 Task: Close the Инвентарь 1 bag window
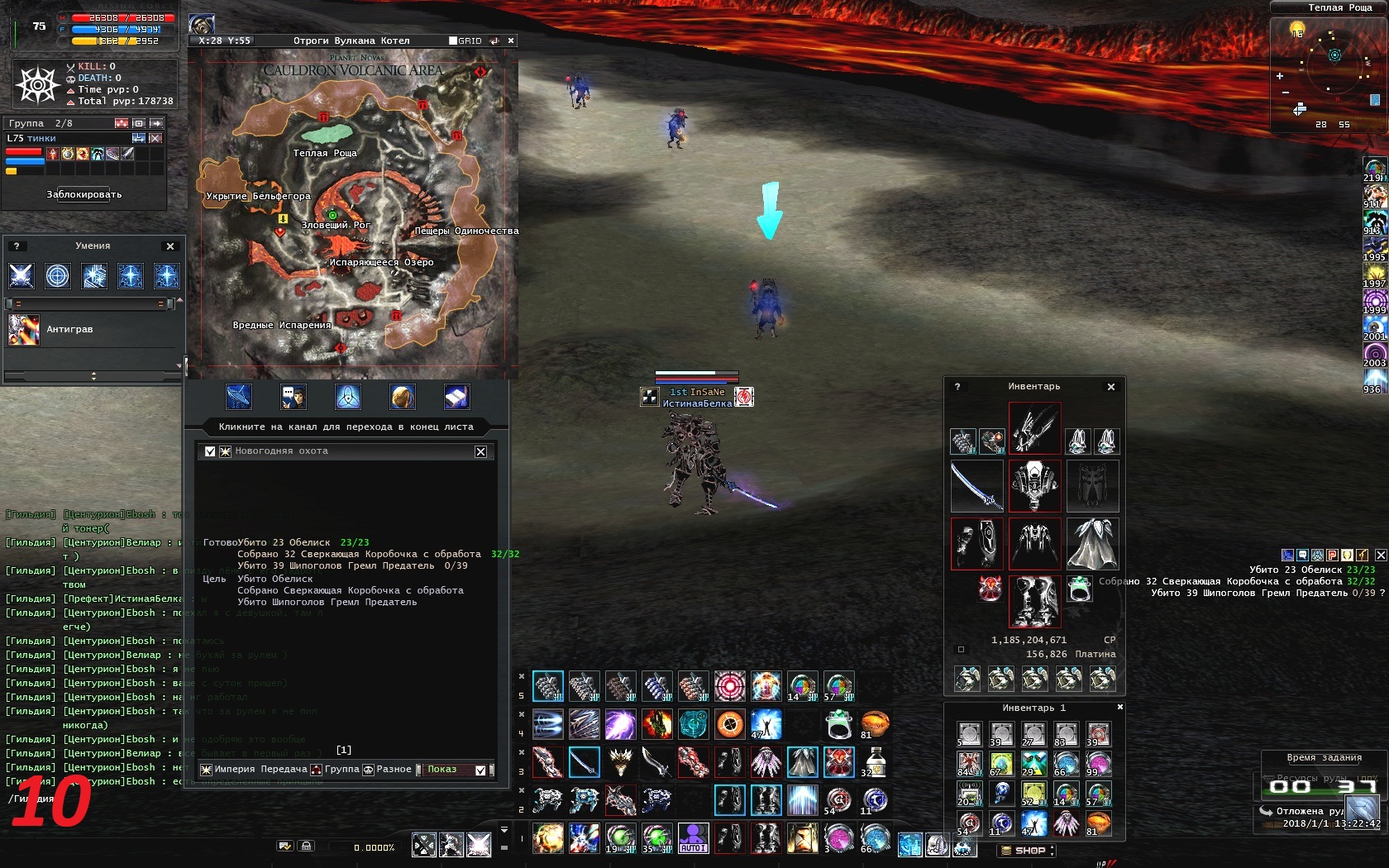[1120, 708]
